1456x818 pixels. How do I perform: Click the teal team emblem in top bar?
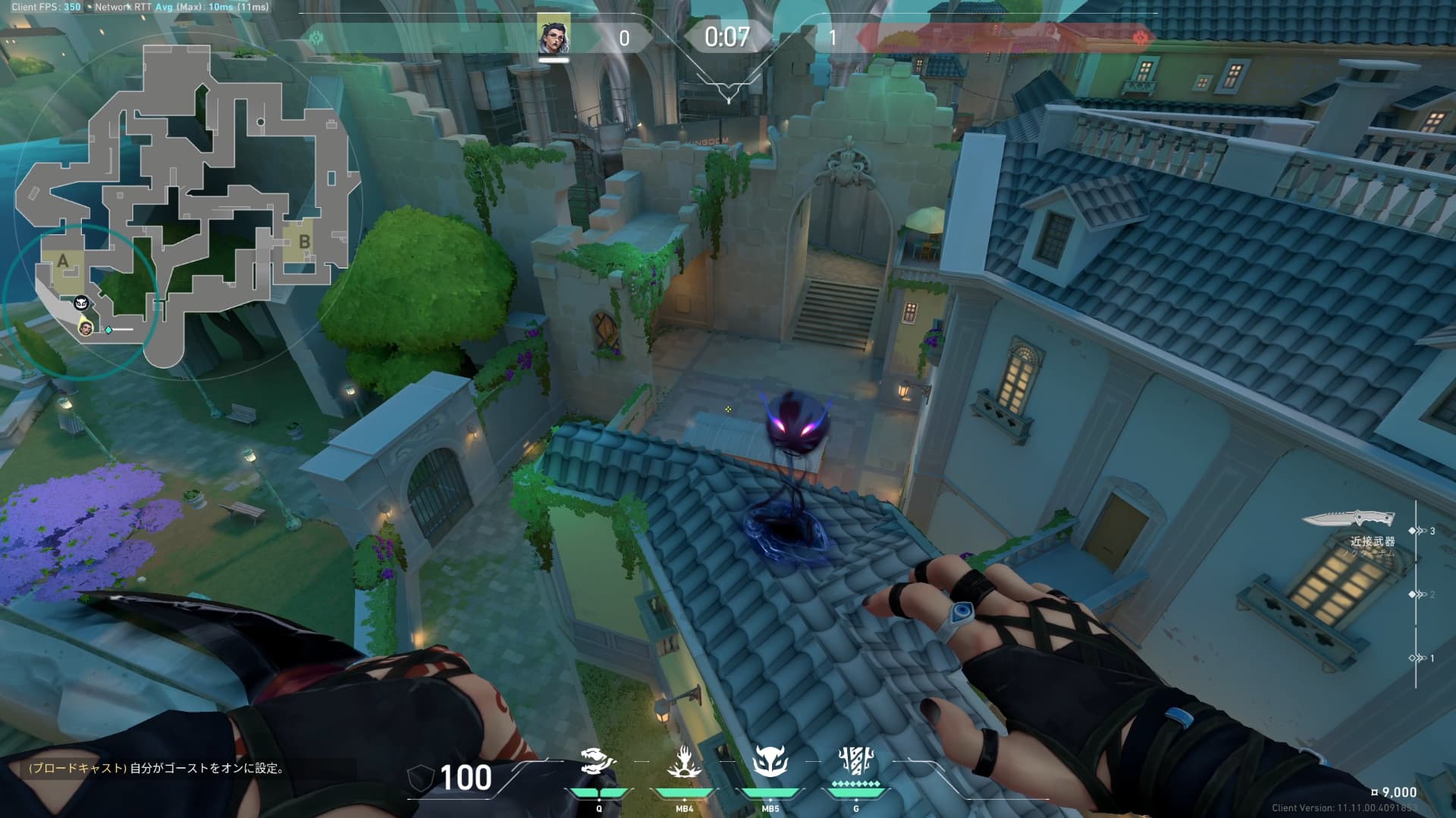(x=316, y=37)
